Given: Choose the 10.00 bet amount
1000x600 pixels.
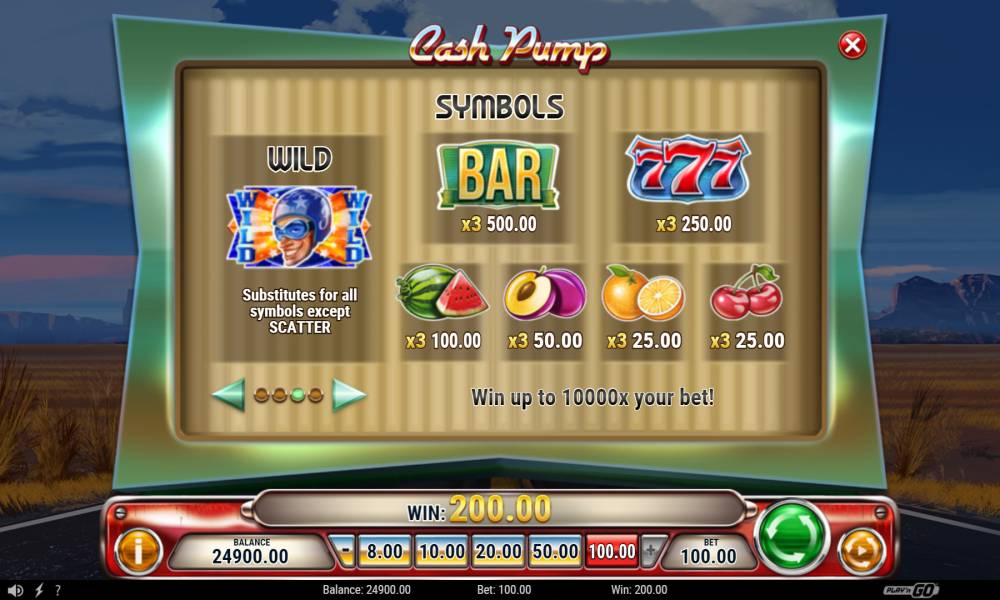Looking at the screenshot, I should pos(441,550).
